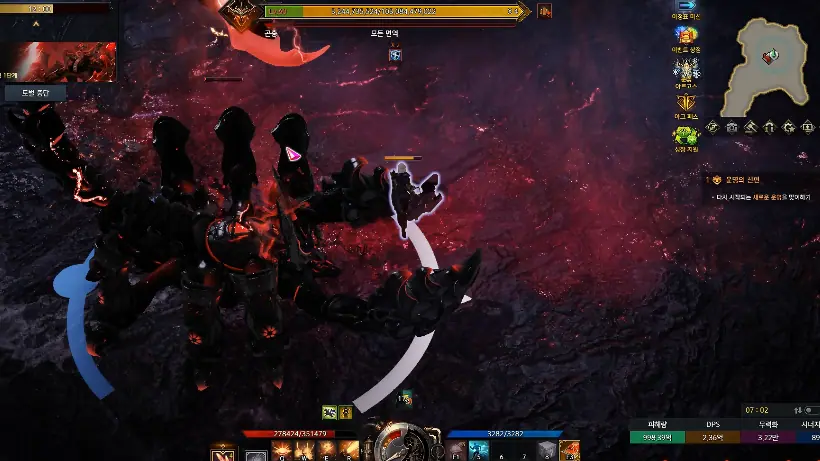Click the 피해량 damage meter tab

pos(656,424)
